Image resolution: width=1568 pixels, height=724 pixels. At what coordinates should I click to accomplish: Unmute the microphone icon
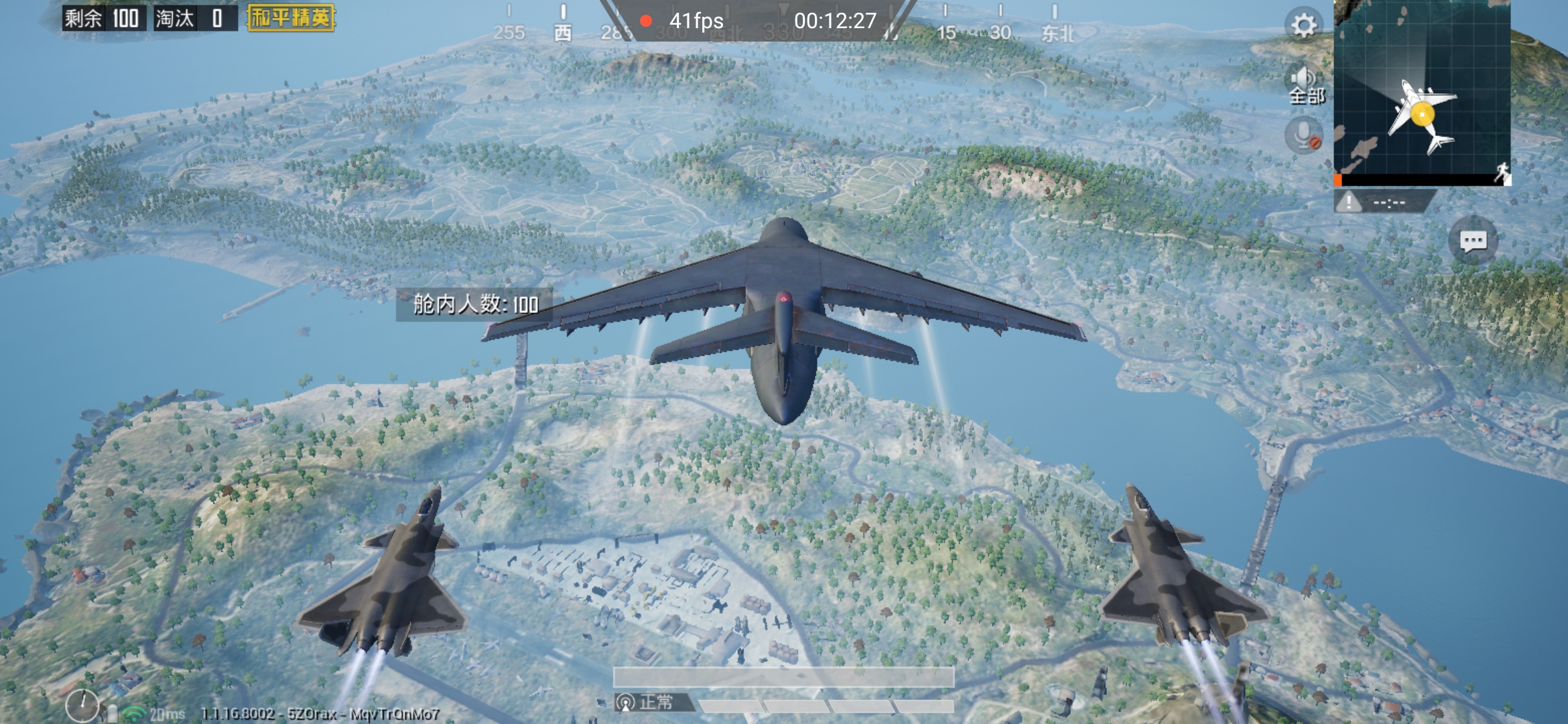coord(1304,135)
